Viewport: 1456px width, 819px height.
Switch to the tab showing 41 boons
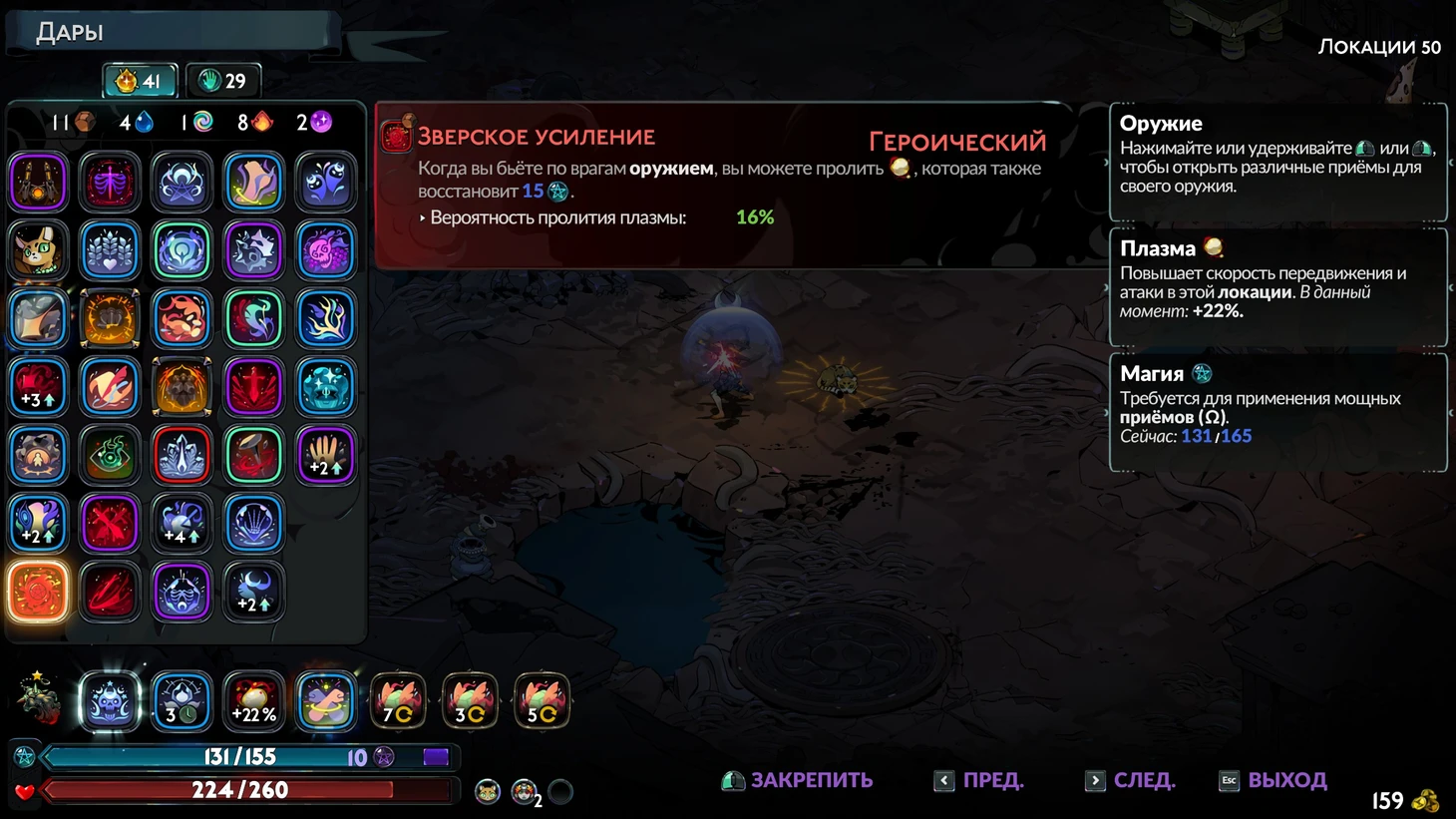pyautogui.click(x=140, y=81)
